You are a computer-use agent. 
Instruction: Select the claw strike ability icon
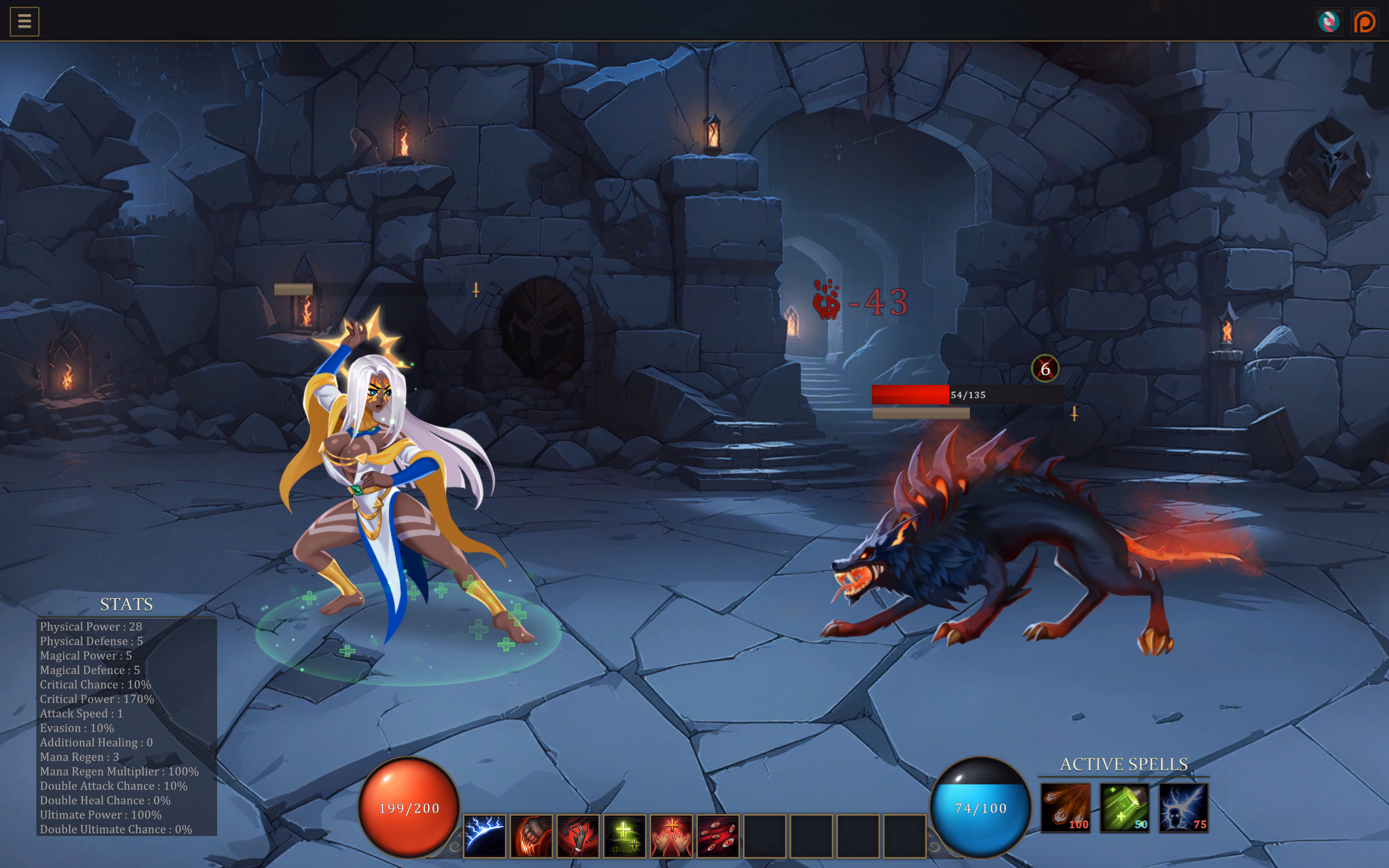pos(531,838)
